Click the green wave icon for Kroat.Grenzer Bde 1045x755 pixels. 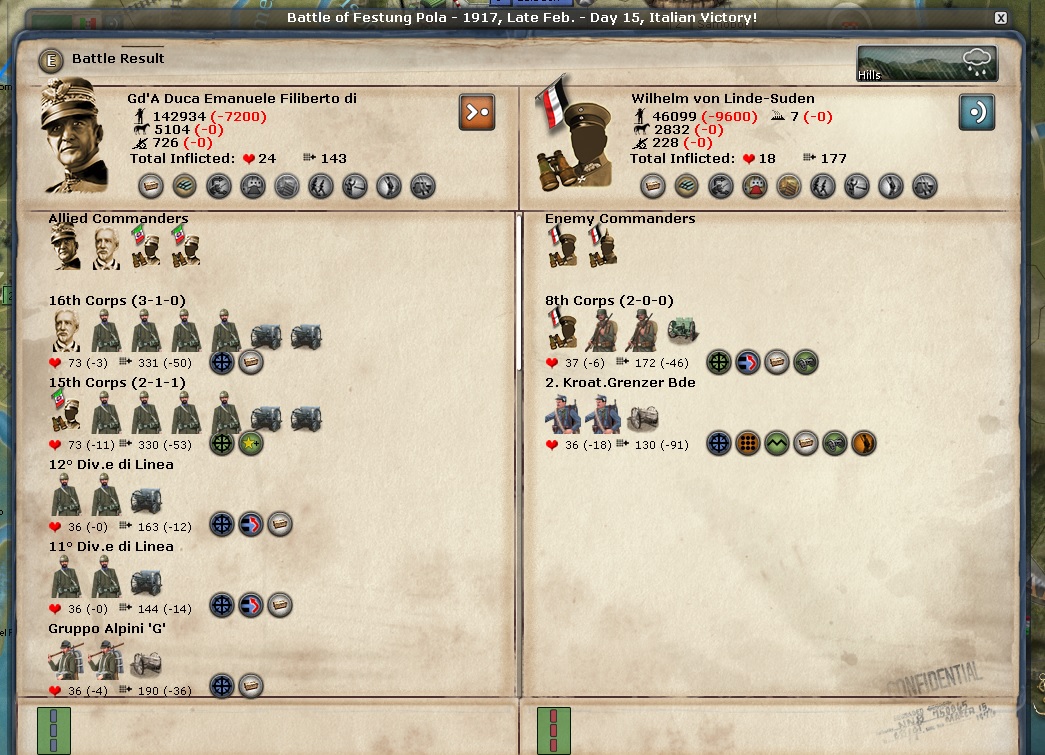[777, 443]
